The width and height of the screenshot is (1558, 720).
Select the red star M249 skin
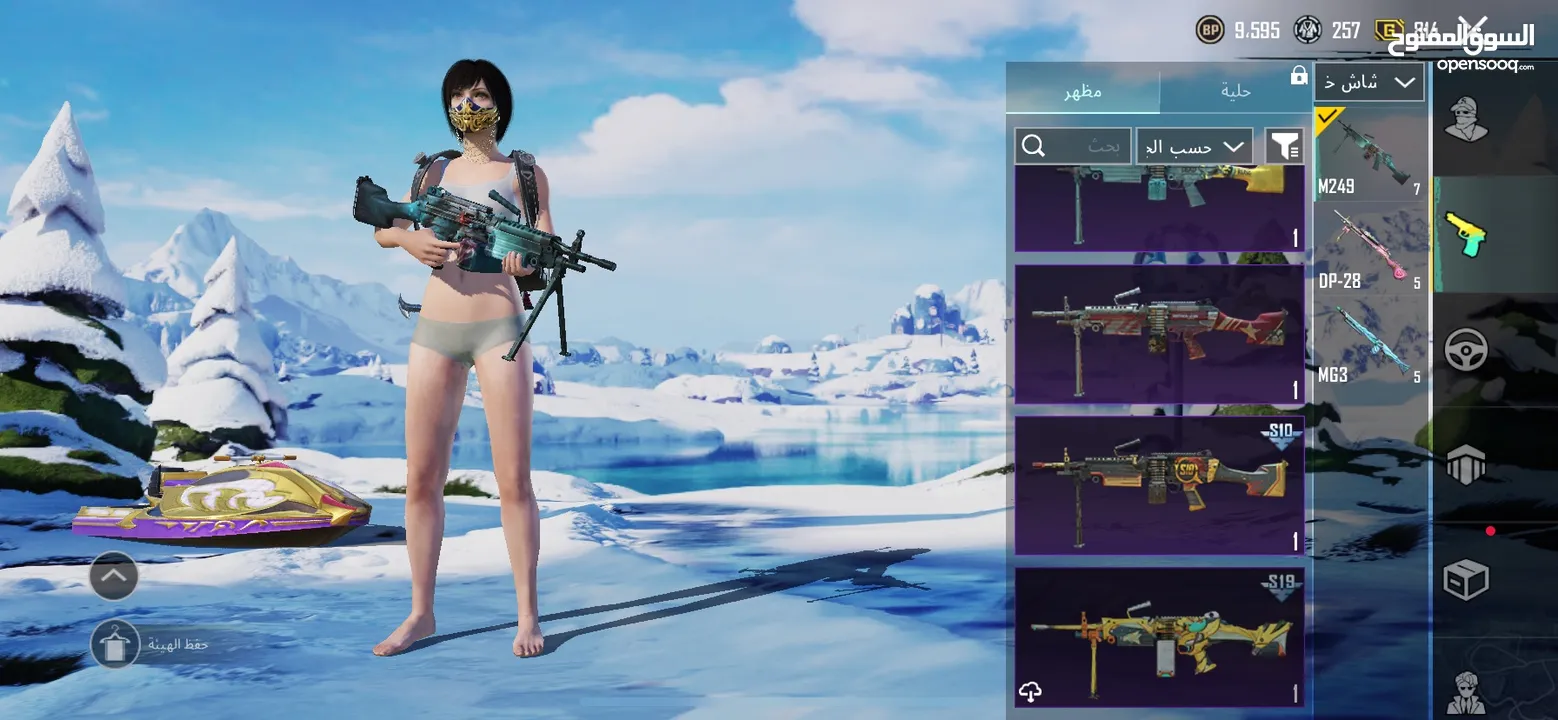(x=1159, y=333)
